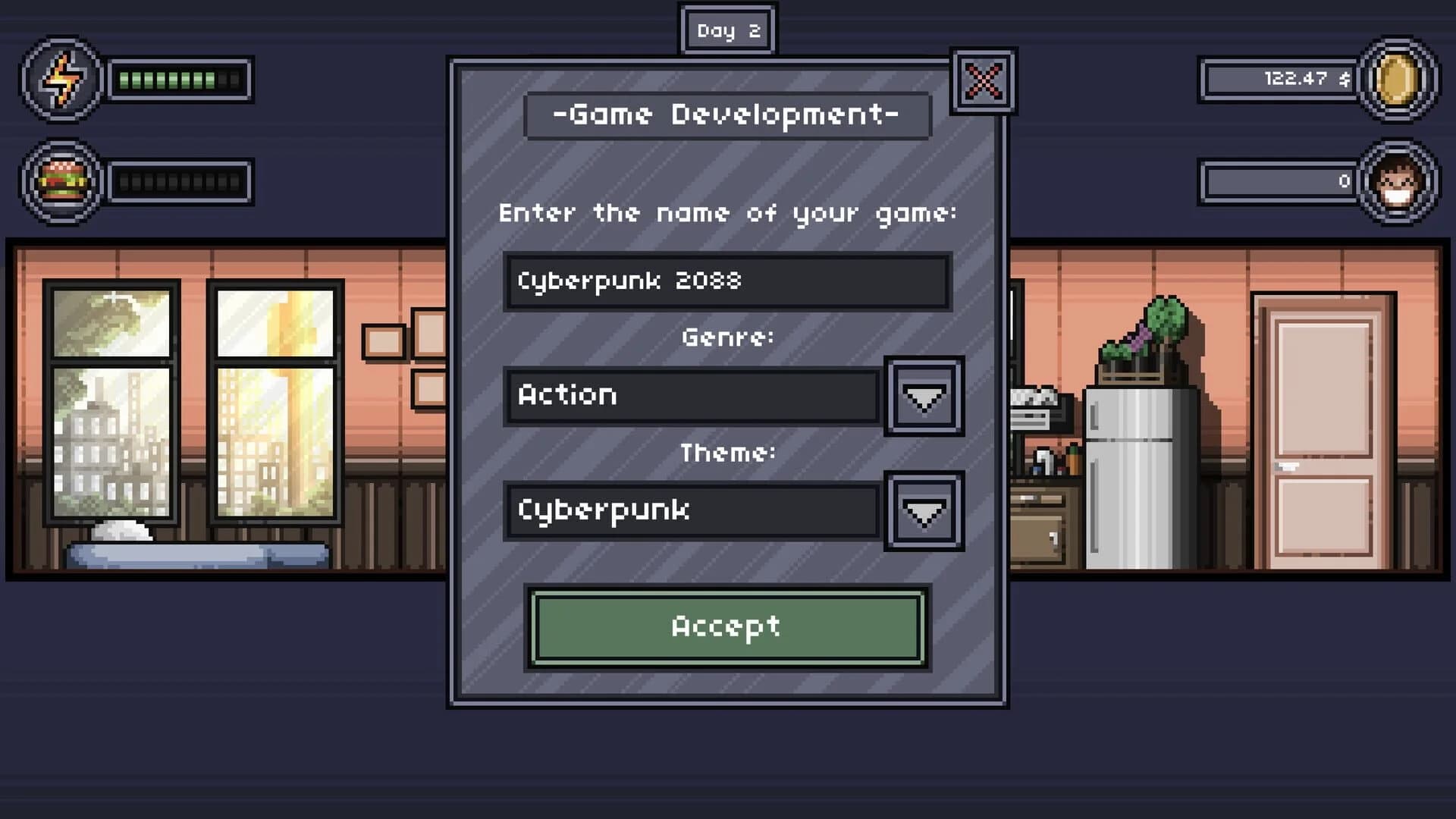Screen dimensions: 1456x819
Task: Click the Cyberpunk 2088 name input field
Action: click(x=726, y=280)
